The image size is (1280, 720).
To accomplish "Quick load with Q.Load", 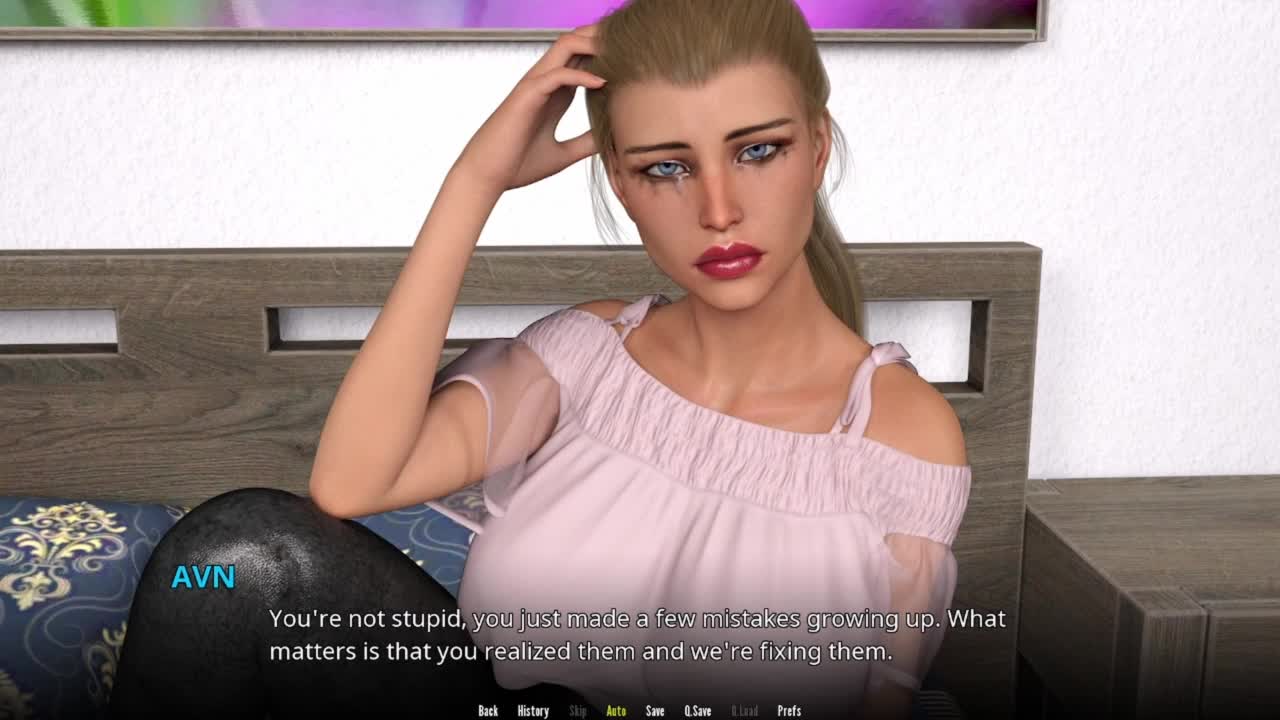I will click(x=744, y=711).
